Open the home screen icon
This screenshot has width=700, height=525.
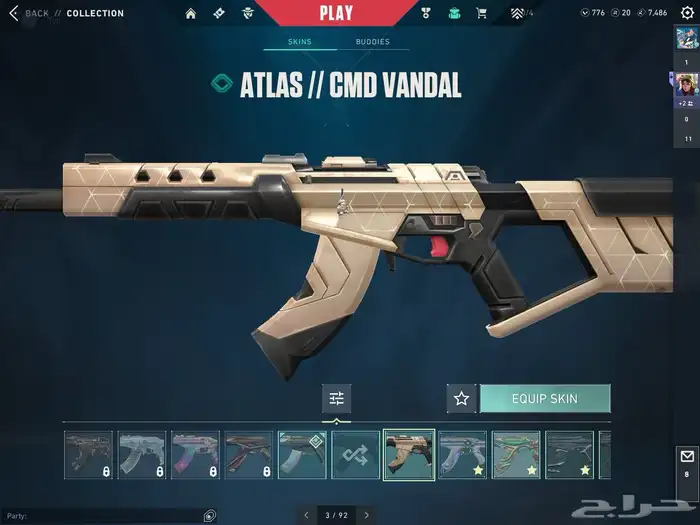click(x=191, y=13)
